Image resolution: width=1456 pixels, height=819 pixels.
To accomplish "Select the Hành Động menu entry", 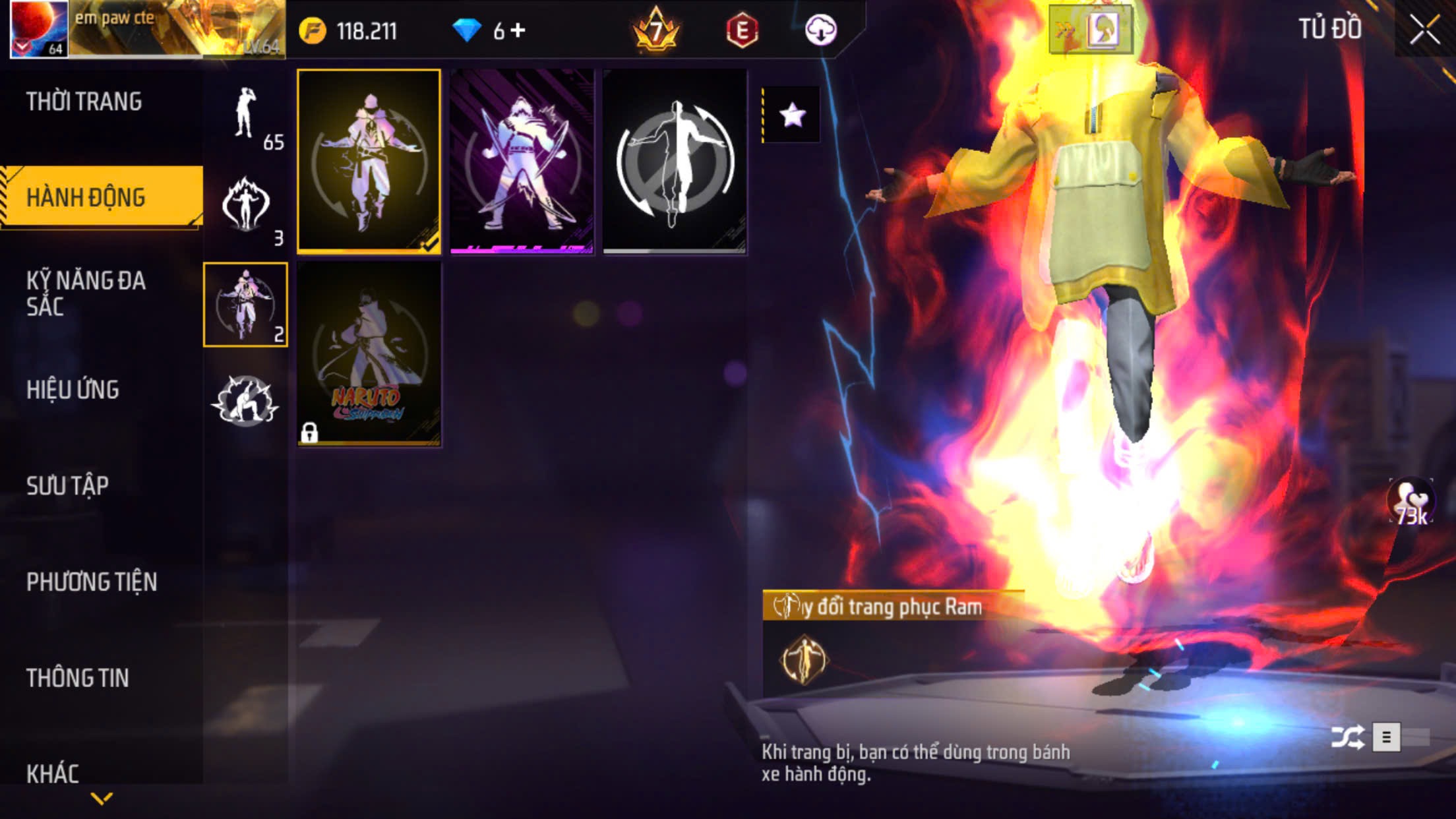I will click(x=86, y=197).
